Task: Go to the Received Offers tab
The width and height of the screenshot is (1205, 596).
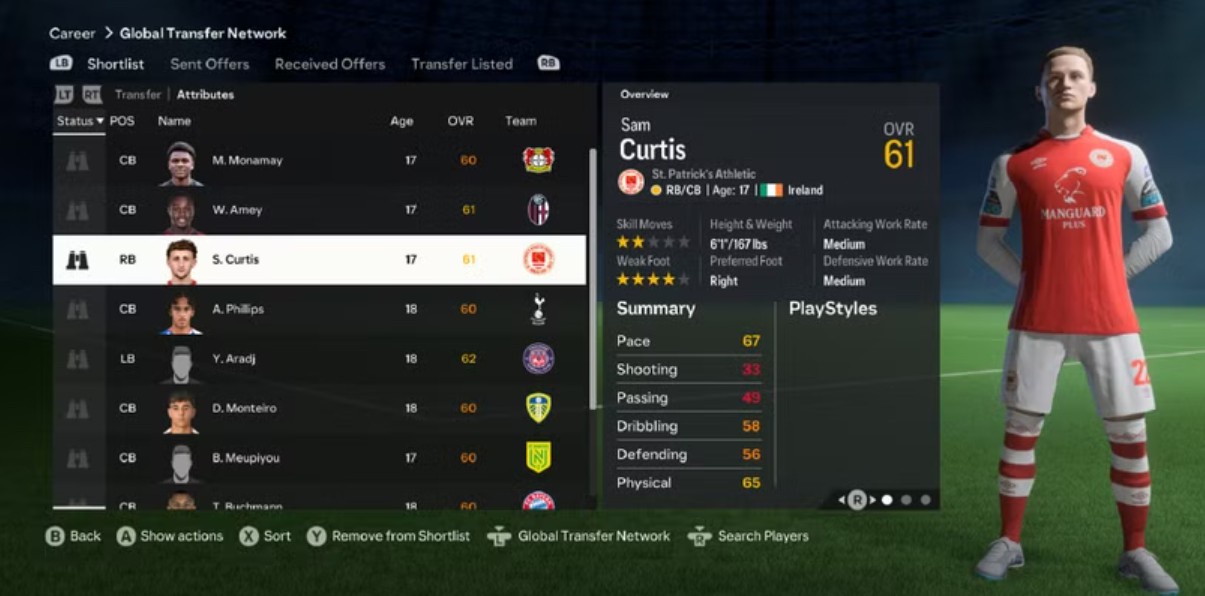Action: coord(329,64)
